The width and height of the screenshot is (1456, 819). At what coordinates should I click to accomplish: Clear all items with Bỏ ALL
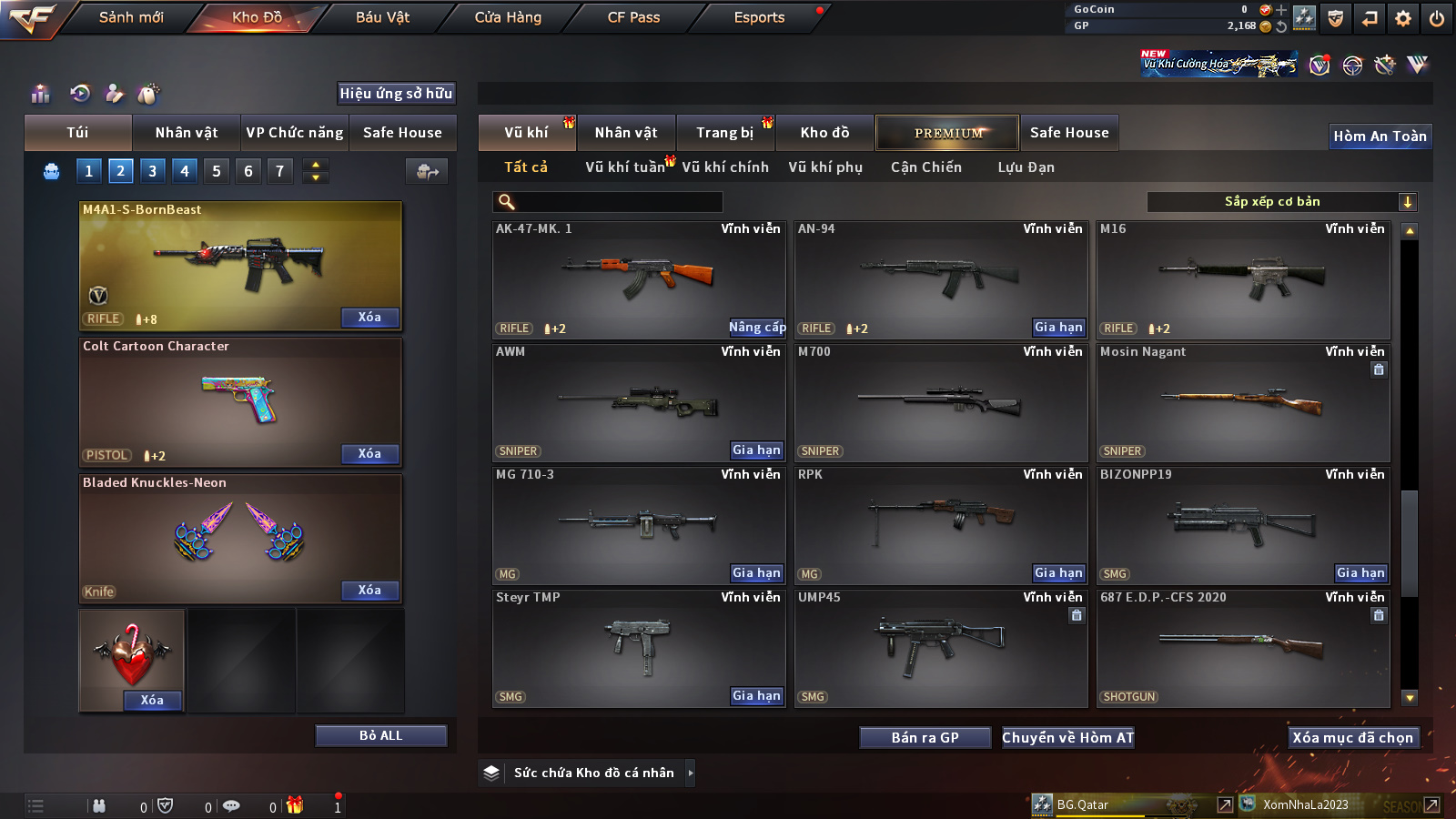pos(380,735)
